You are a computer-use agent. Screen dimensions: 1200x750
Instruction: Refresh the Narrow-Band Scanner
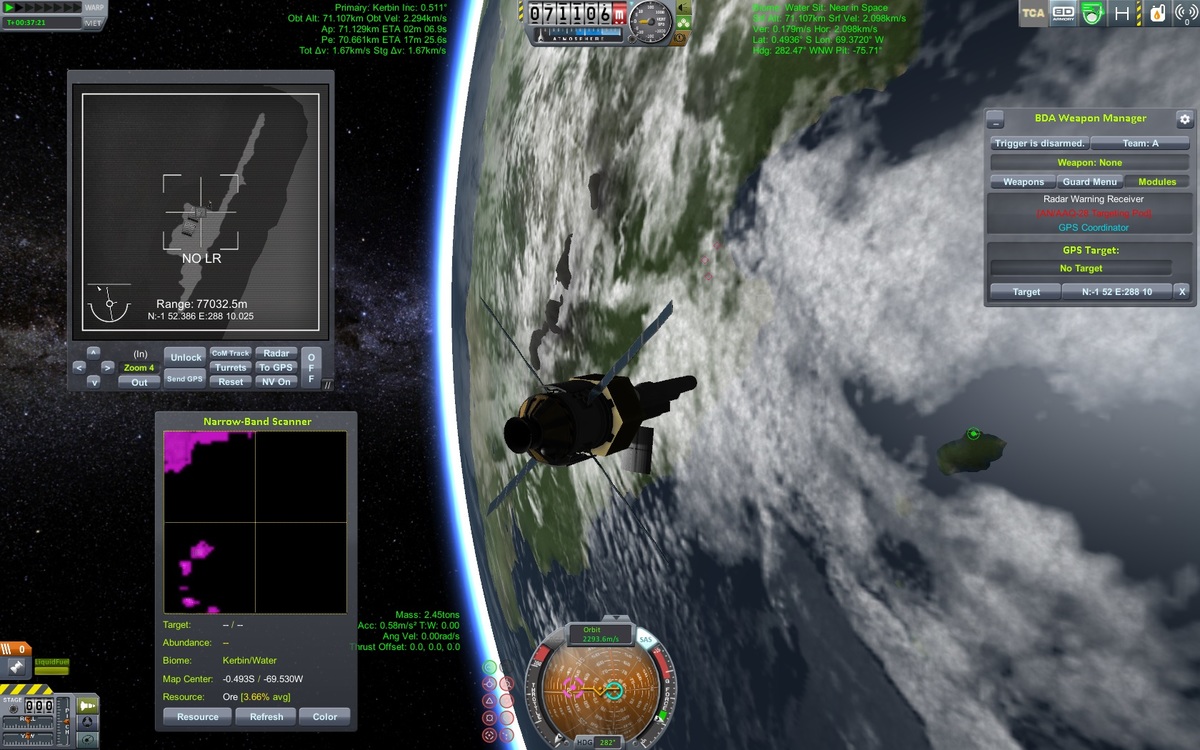click(266, 716)
